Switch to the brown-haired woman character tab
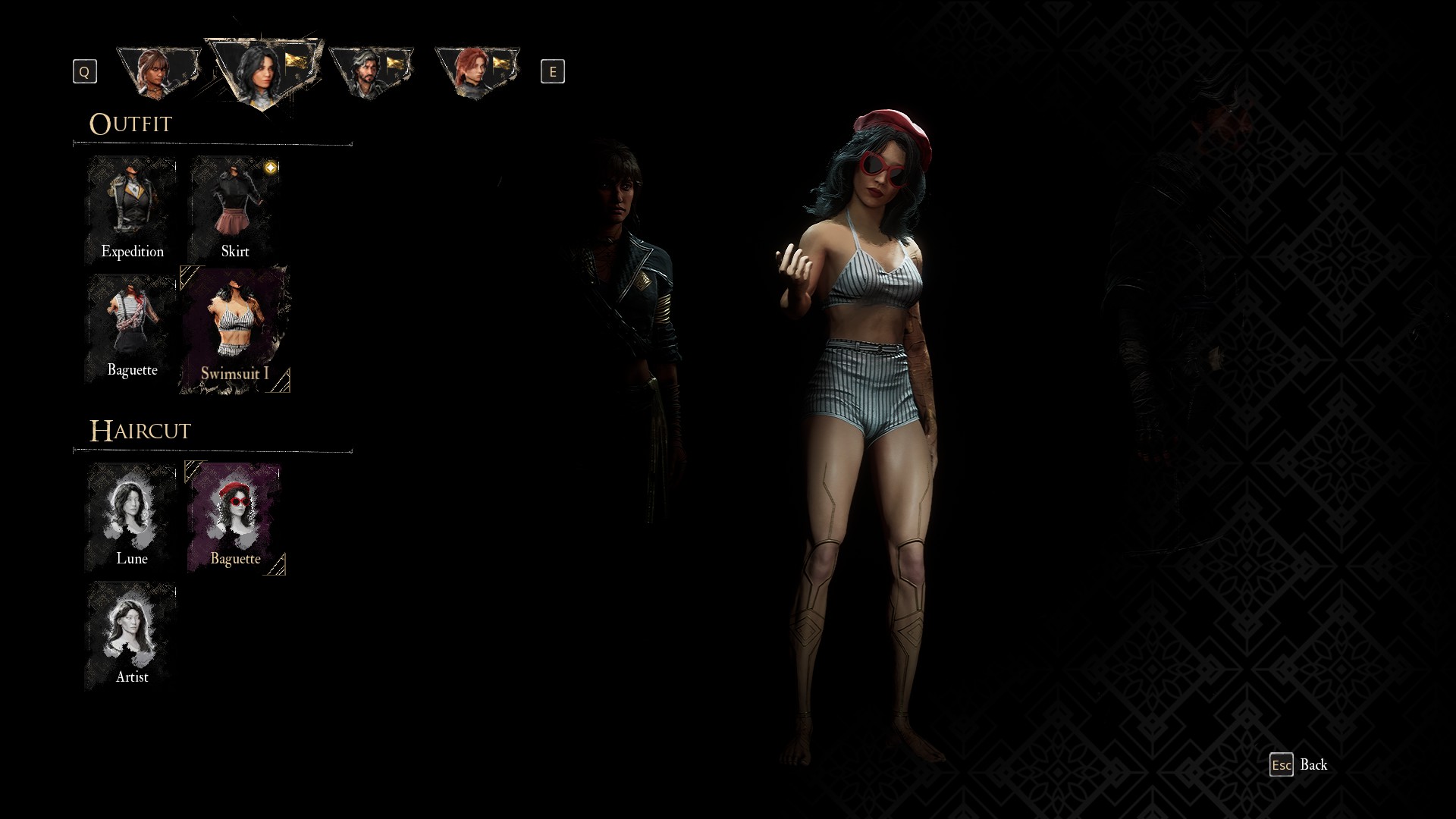 pos(158,72)
